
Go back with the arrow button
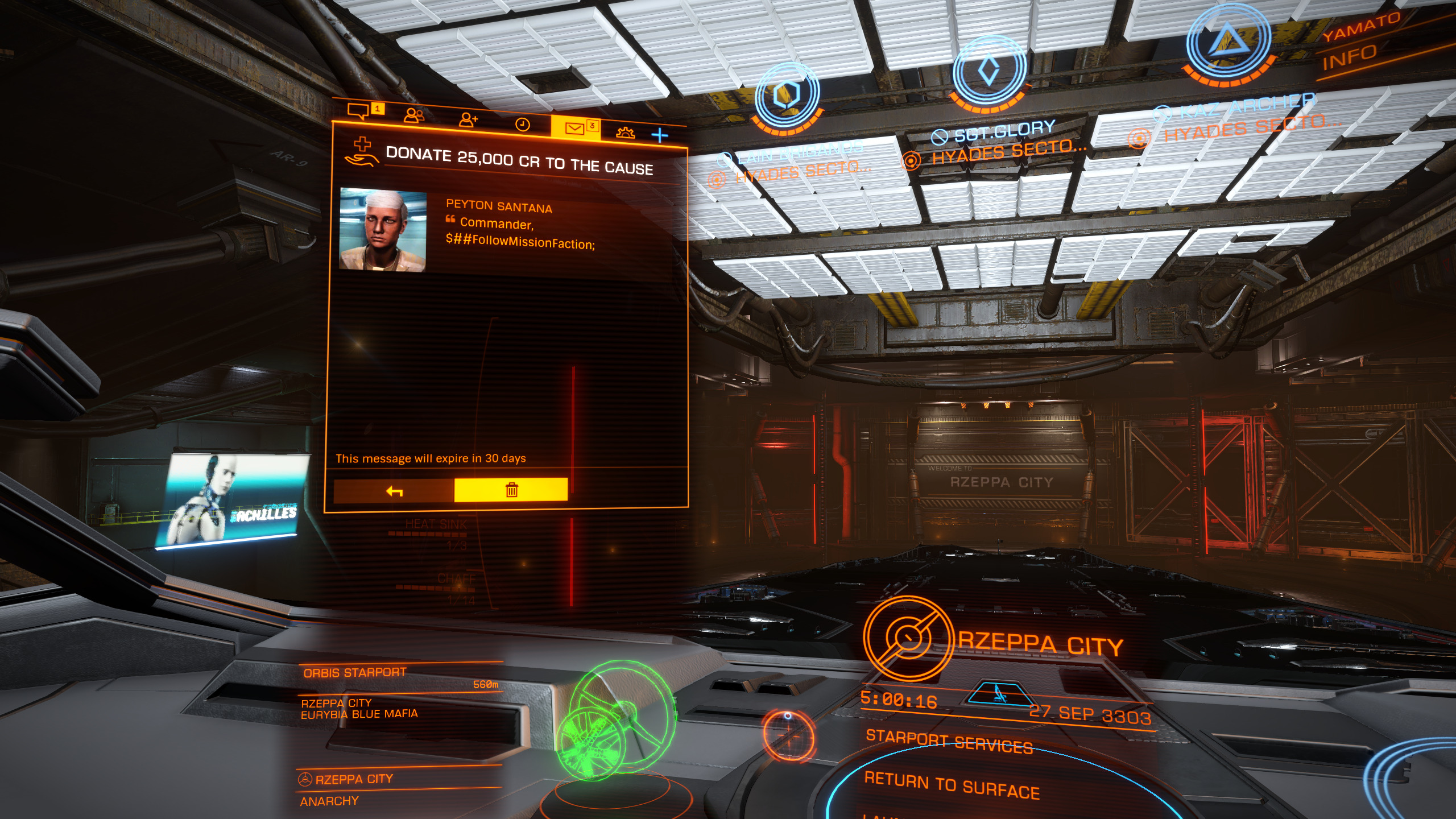point(394,491)
